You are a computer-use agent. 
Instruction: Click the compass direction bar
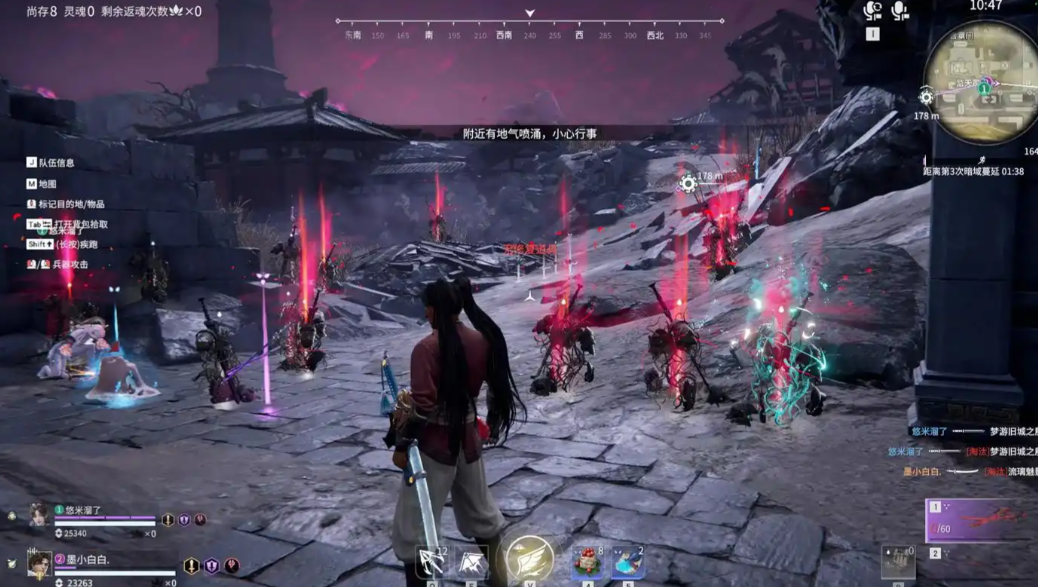point(530,22)
